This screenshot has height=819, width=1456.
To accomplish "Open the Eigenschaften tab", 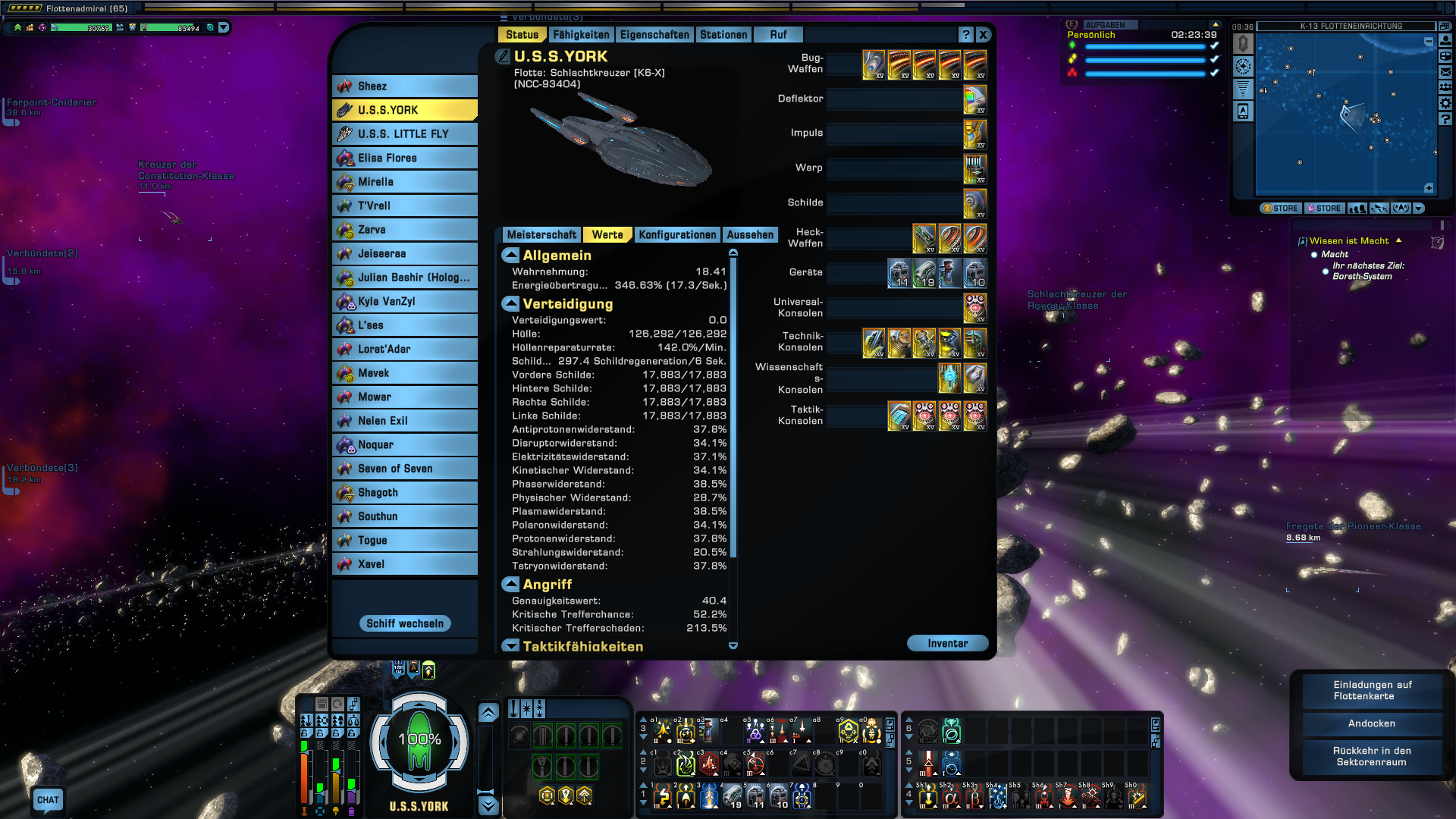I will (x=654, y=35).
